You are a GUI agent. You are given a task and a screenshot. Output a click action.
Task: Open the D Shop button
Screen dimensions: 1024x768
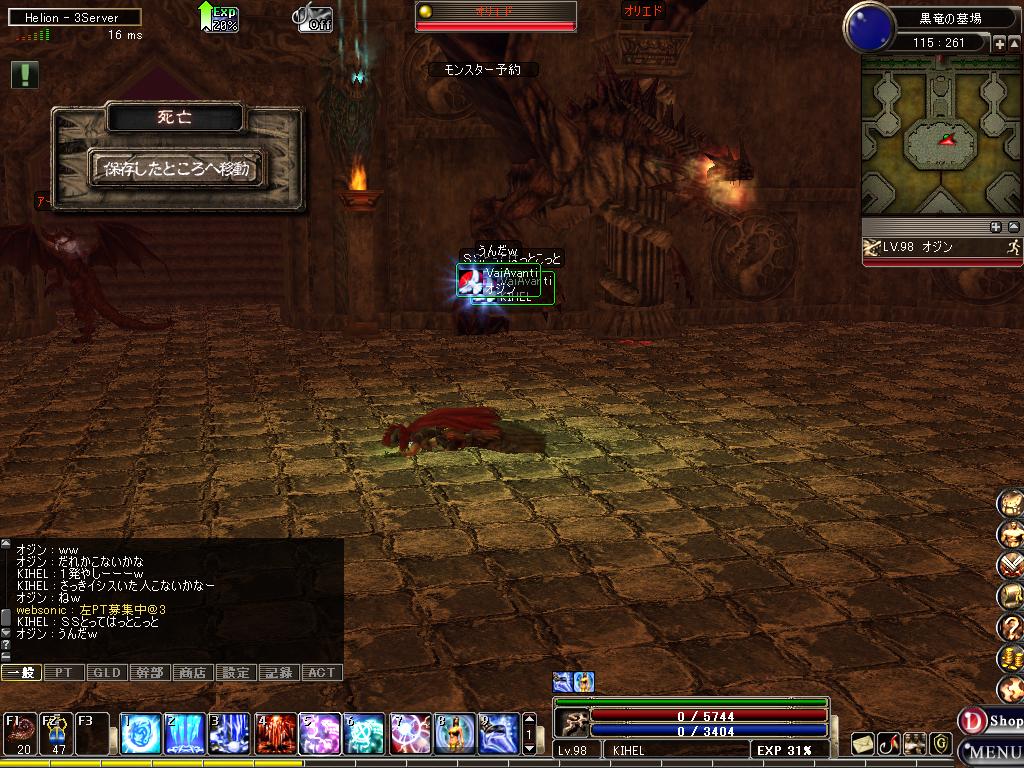[992, 720]
